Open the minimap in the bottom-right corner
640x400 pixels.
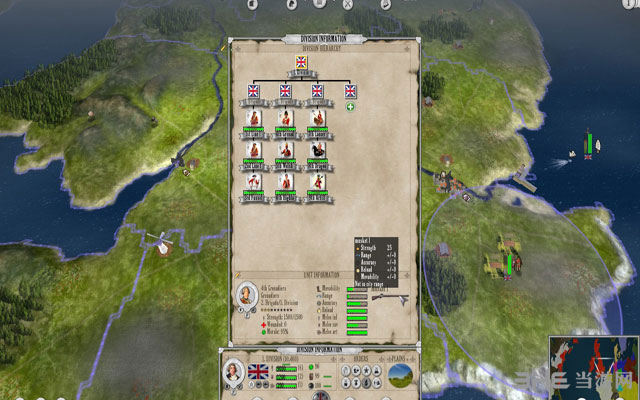592,366
